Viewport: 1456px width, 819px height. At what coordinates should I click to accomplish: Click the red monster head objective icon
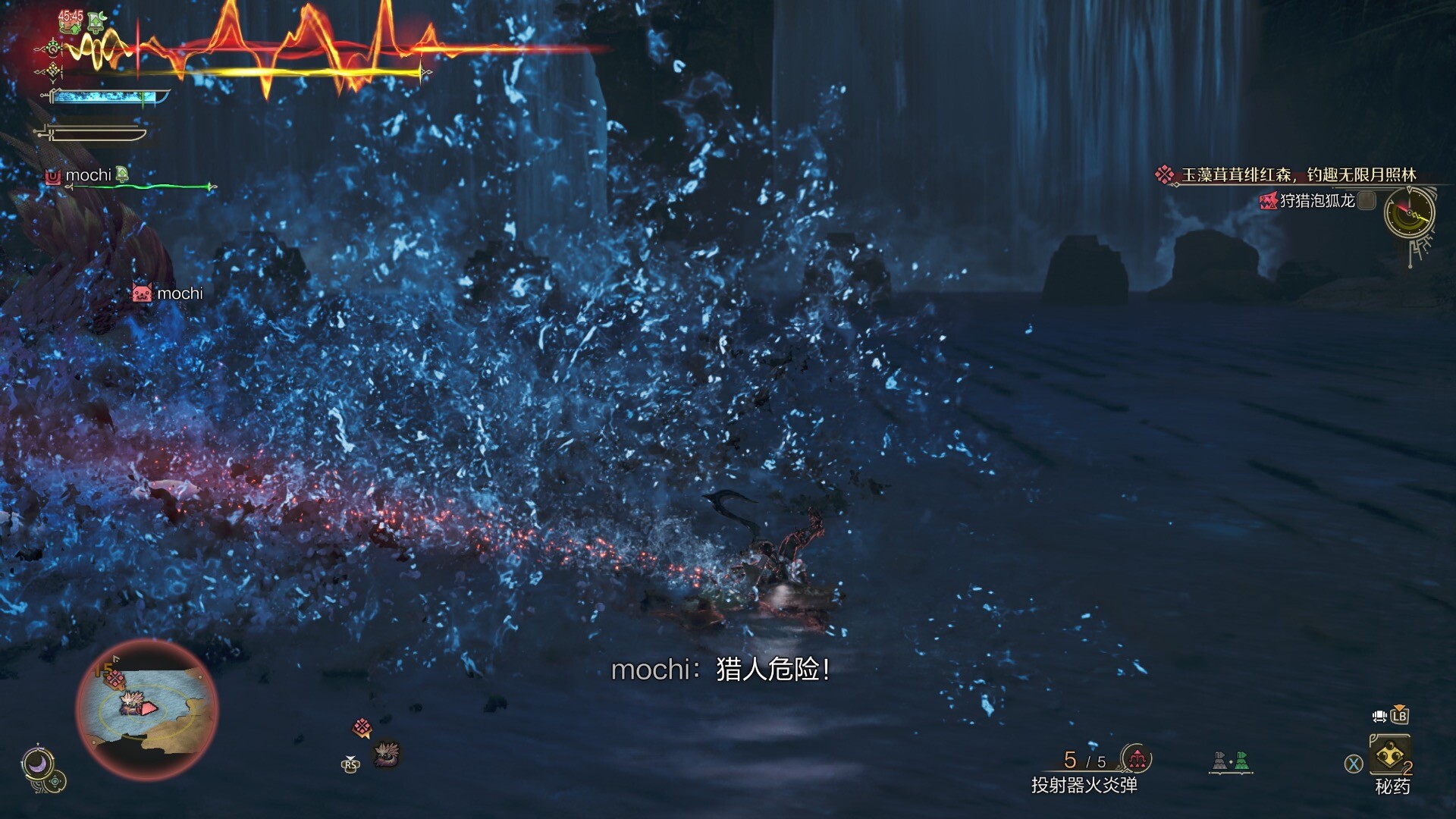[x=1268, y=201]
